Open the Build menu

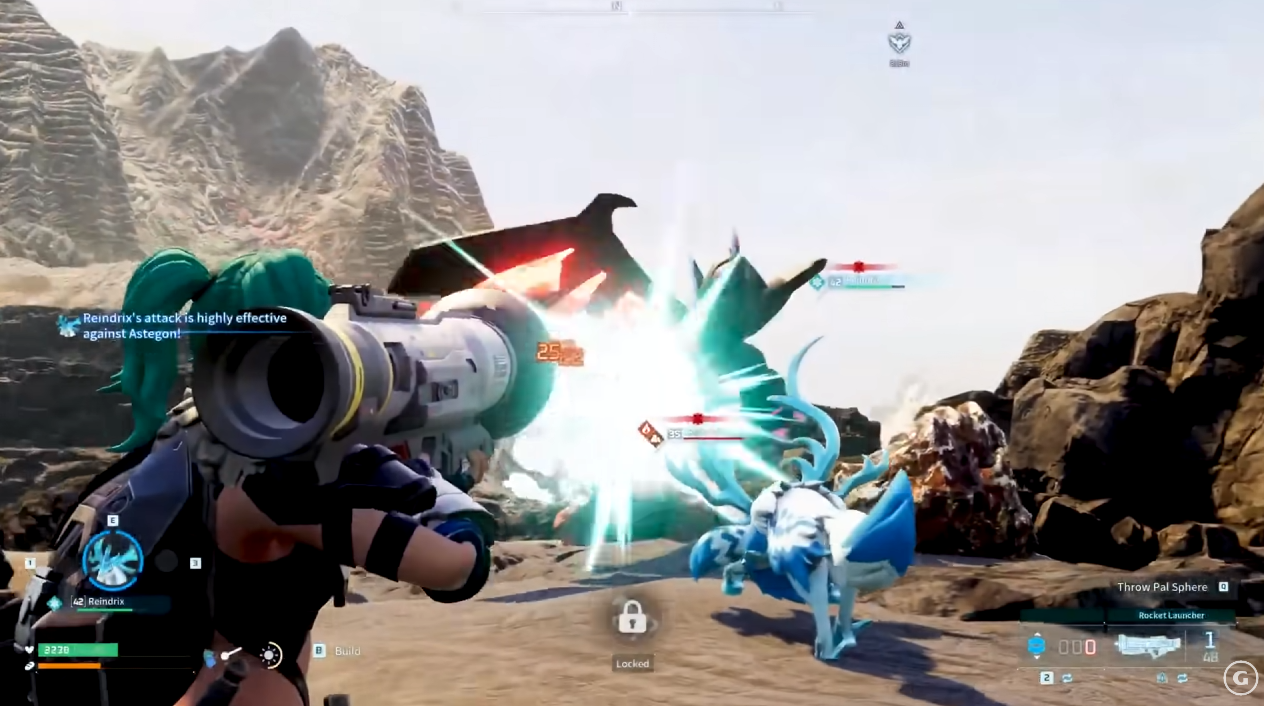[346, 651]
